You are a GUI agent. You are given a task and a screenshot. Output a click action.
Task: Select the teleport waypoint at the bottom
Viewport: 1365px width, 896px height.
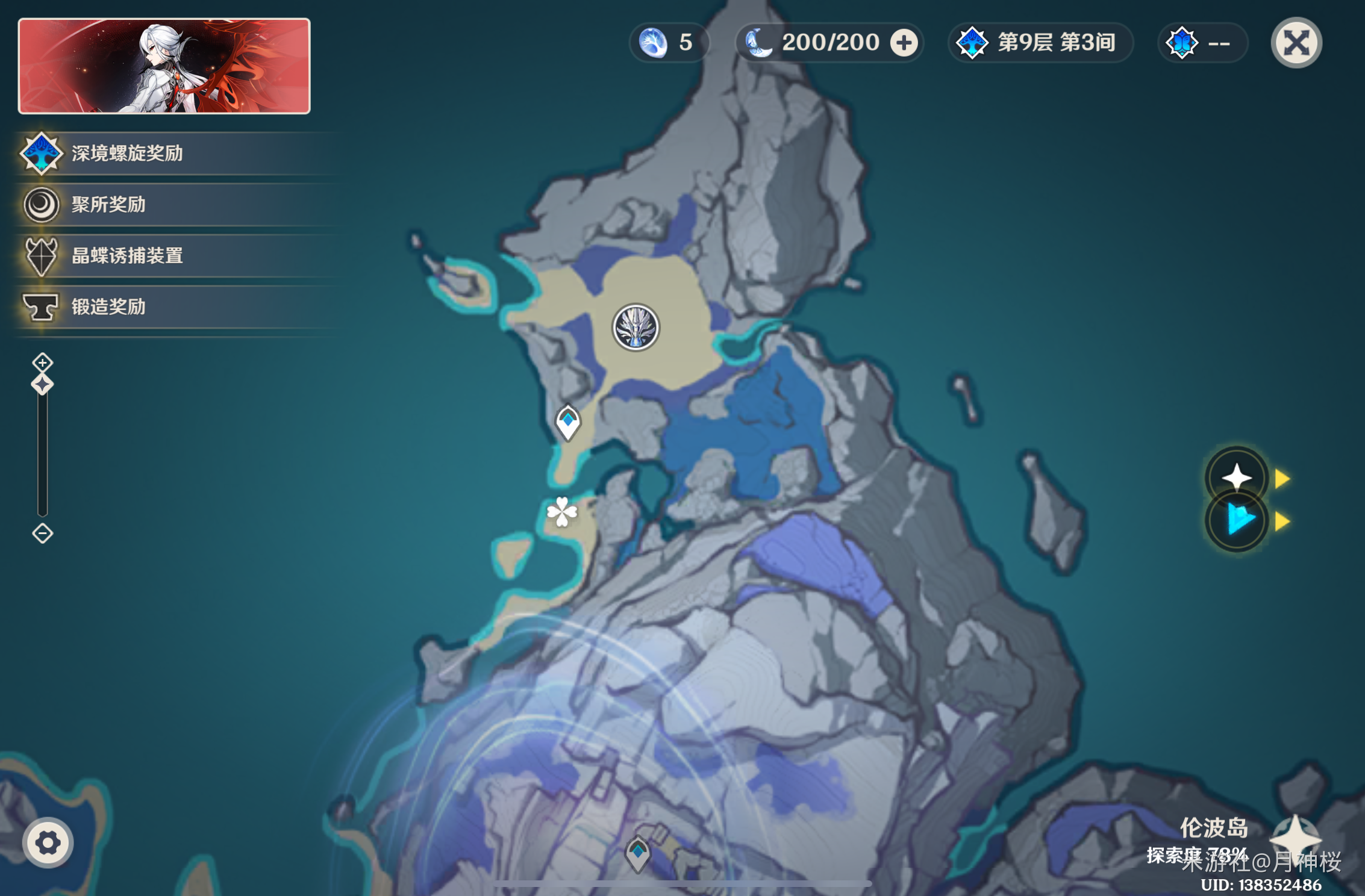[x=637, y=854]
